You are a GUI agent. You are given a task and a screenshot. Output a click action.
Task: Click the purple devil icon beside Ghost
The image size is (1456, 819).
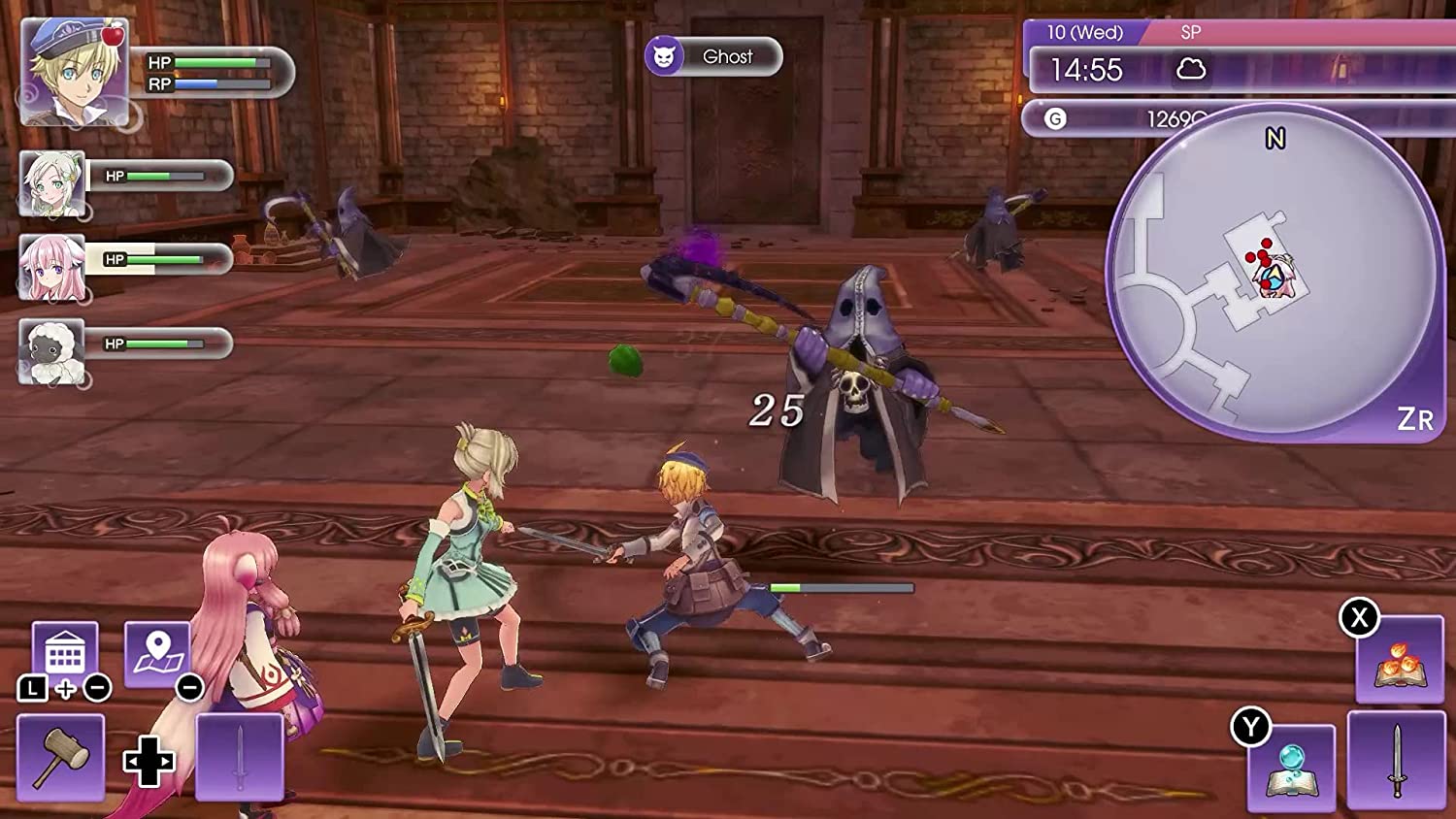[x=666, y=55]
